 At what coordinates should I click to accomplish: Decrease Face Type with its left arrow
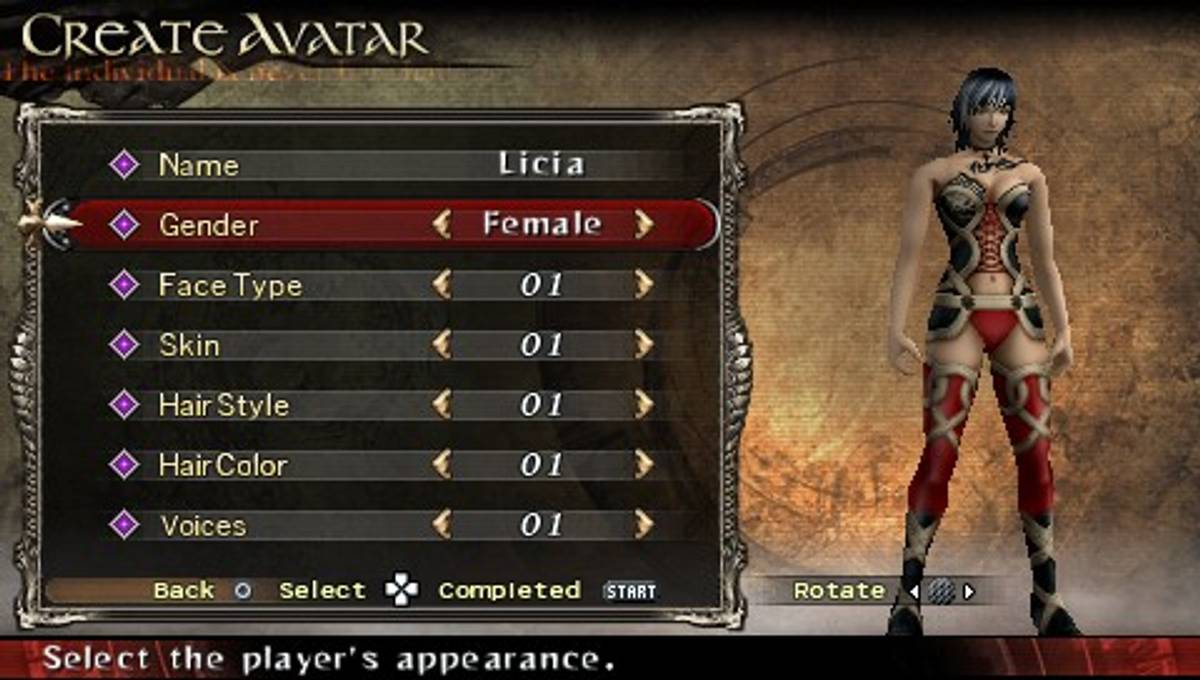[x=441, y=285]
